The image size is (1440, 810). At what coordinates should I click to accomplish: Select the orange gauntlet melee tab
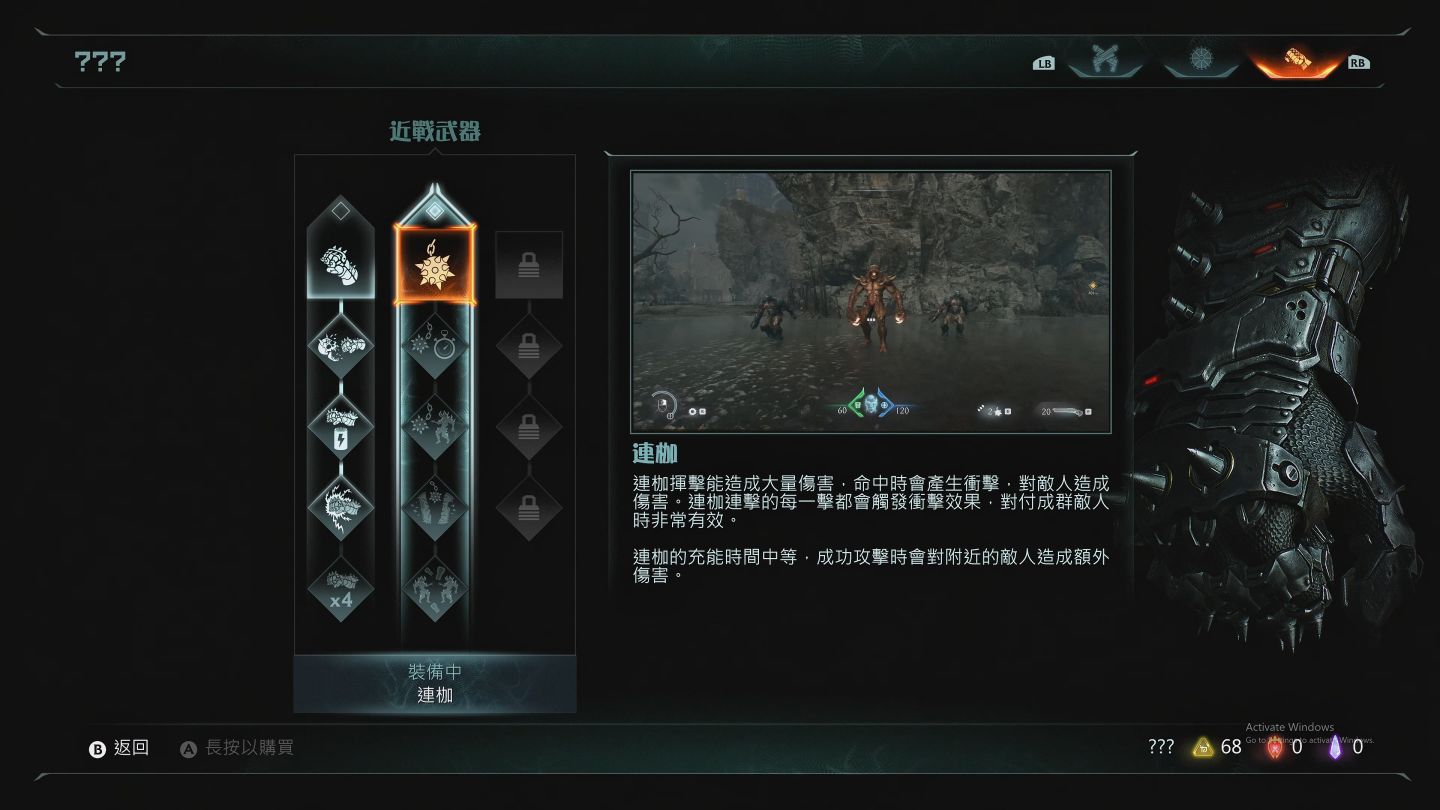[x=1296, y=59]
